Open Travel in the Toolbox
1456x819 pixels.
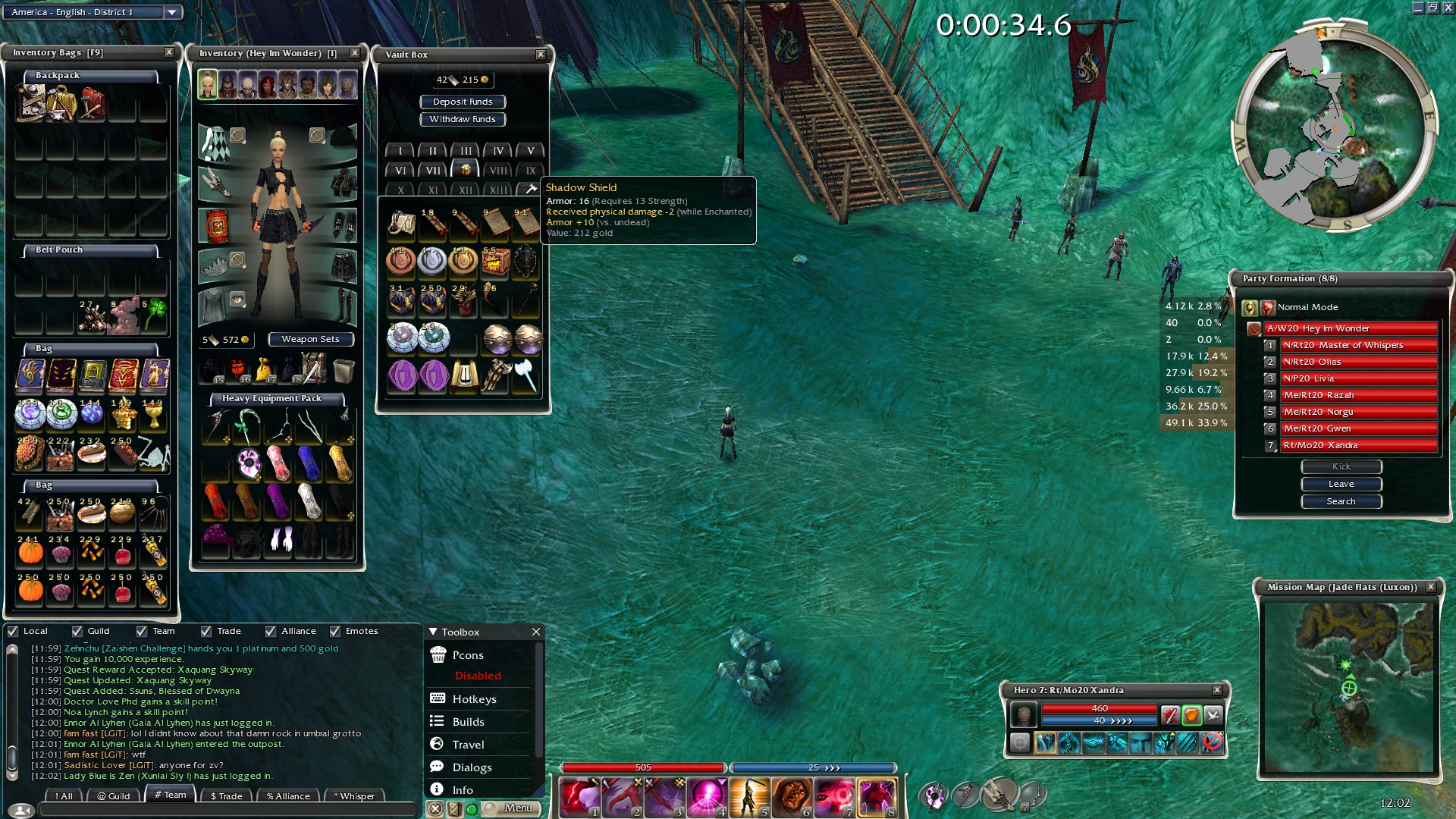pyautogui.click(x=468, y=745)
